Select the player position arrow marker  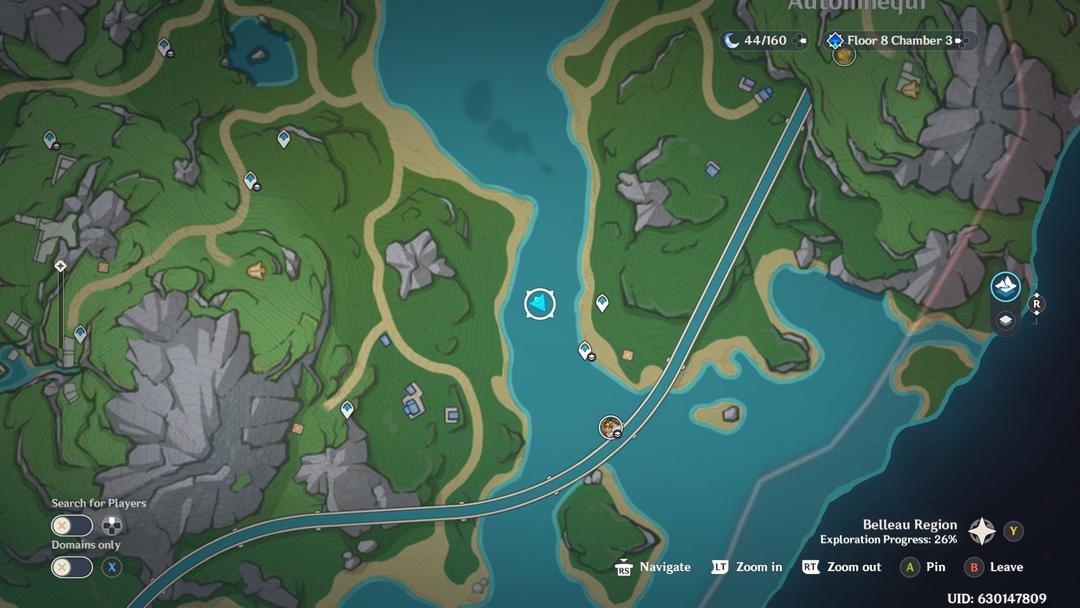540,304
